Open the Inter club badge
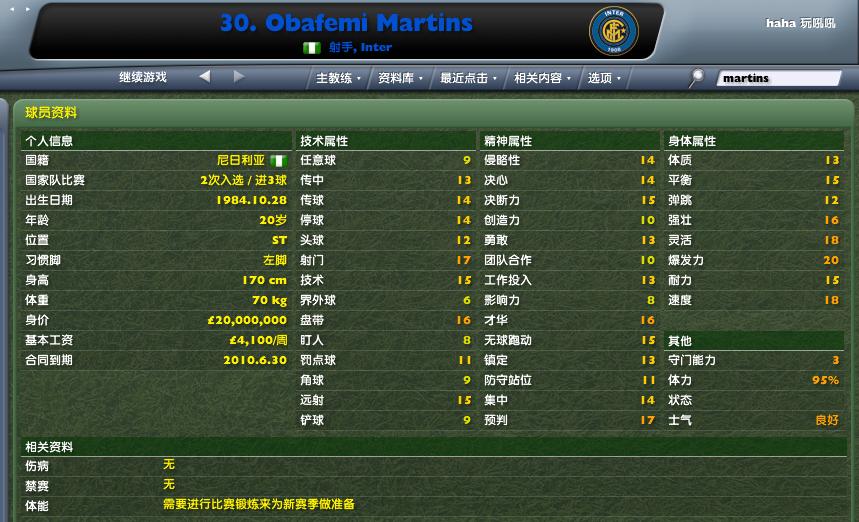 click(613, 31)
